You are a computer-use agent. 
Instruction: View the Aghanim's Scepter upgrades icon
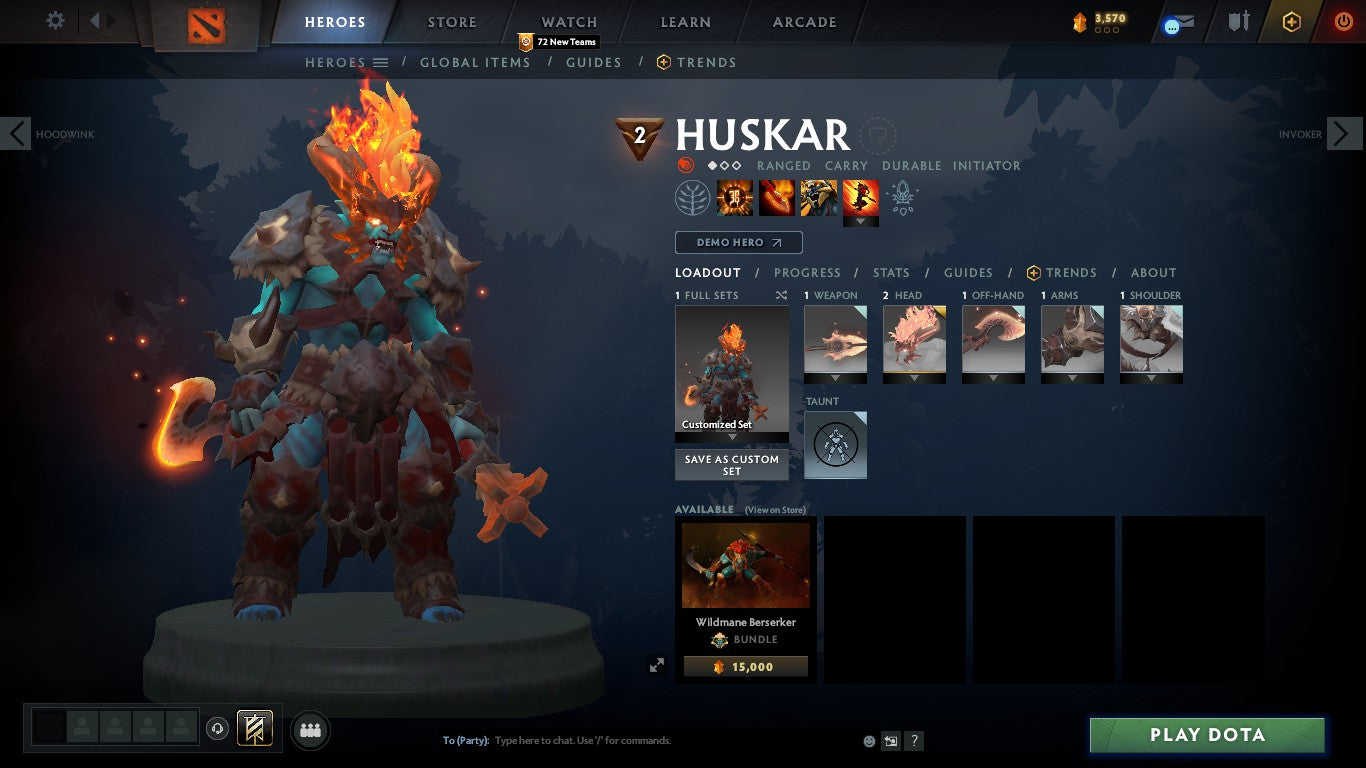point(902,197)
